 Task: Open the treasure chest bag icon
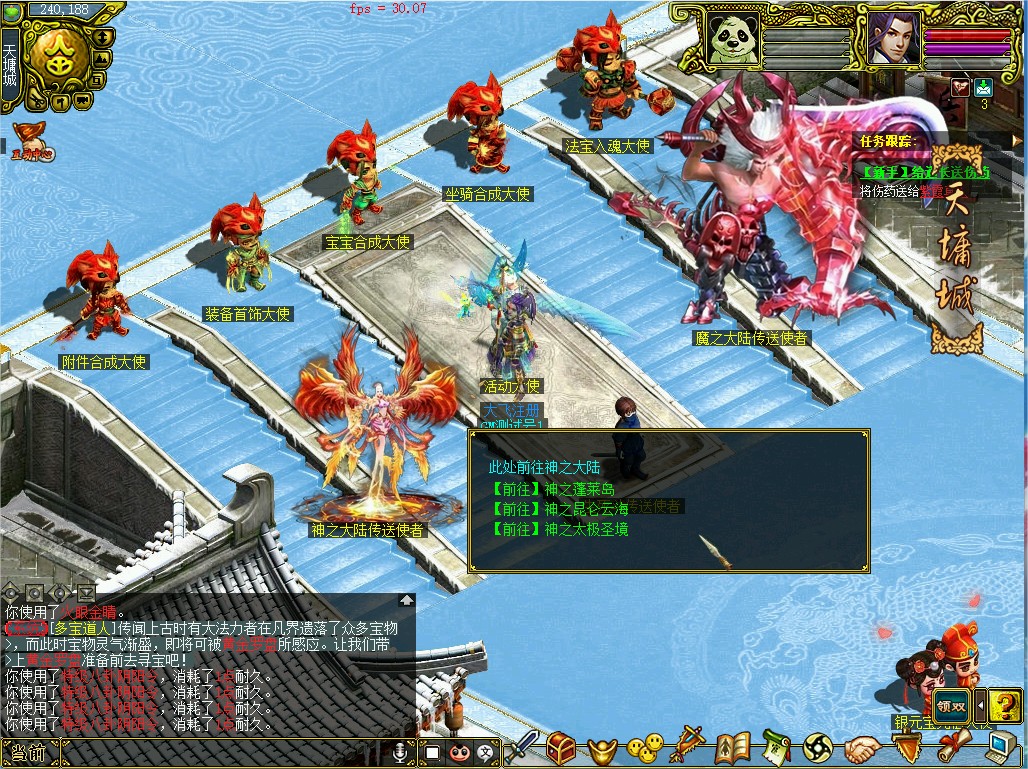click(x=561, y=748)
